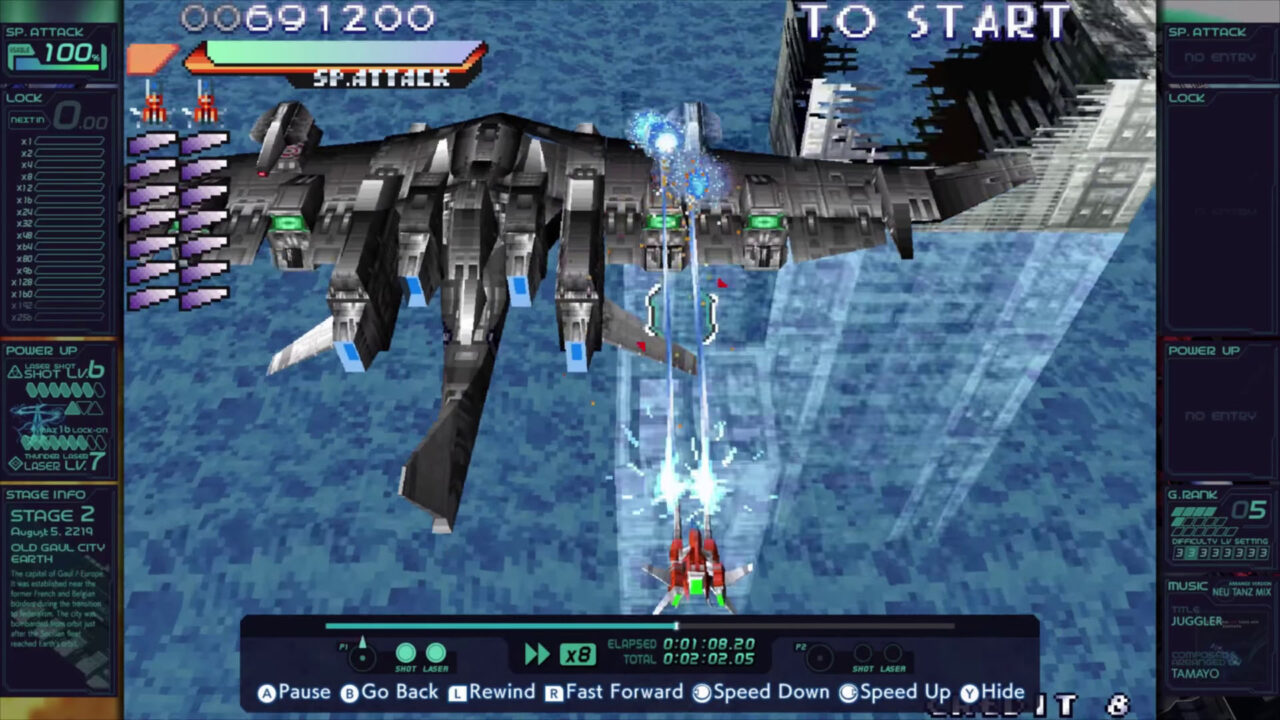Click the fast-forward arrows playback icon
This screenshot has width=1280, height=720.
536,652
